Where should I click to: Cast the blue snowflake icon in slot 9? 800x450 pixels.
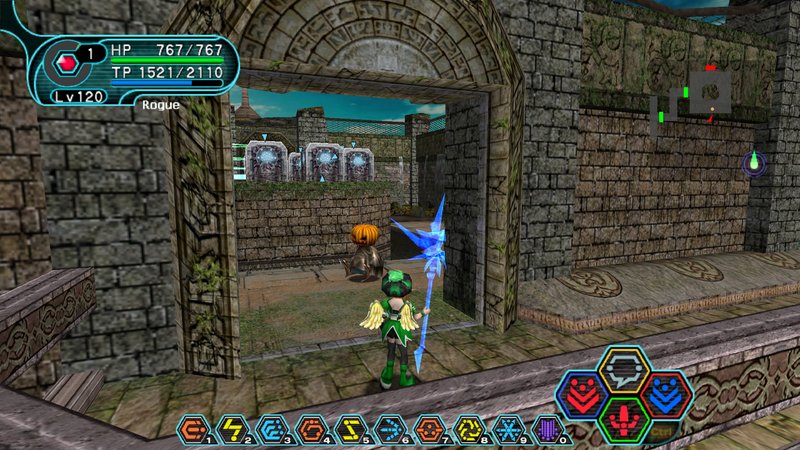tap(506, 429)
